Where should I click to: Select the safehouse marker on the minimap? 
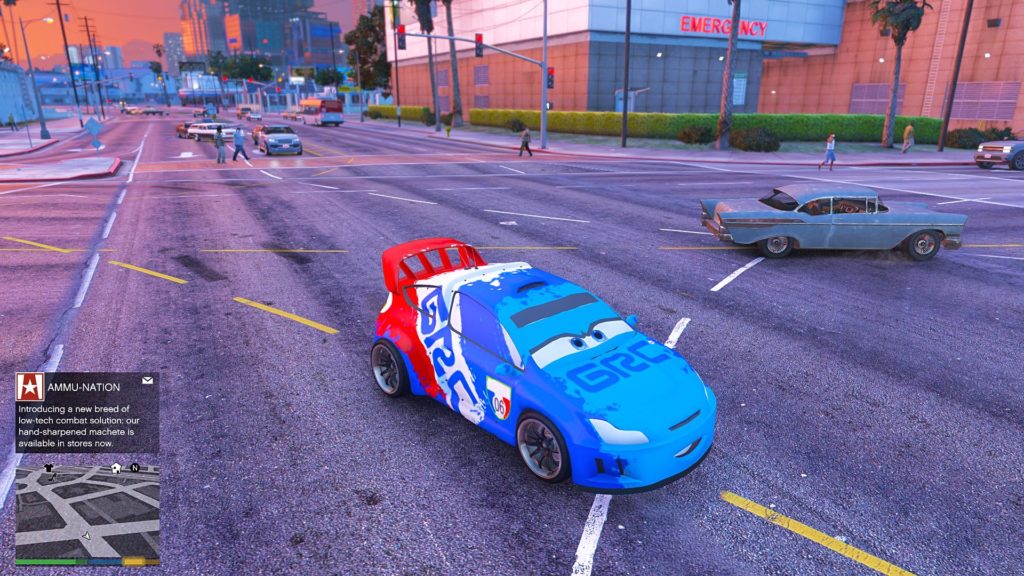coord(116,467)
